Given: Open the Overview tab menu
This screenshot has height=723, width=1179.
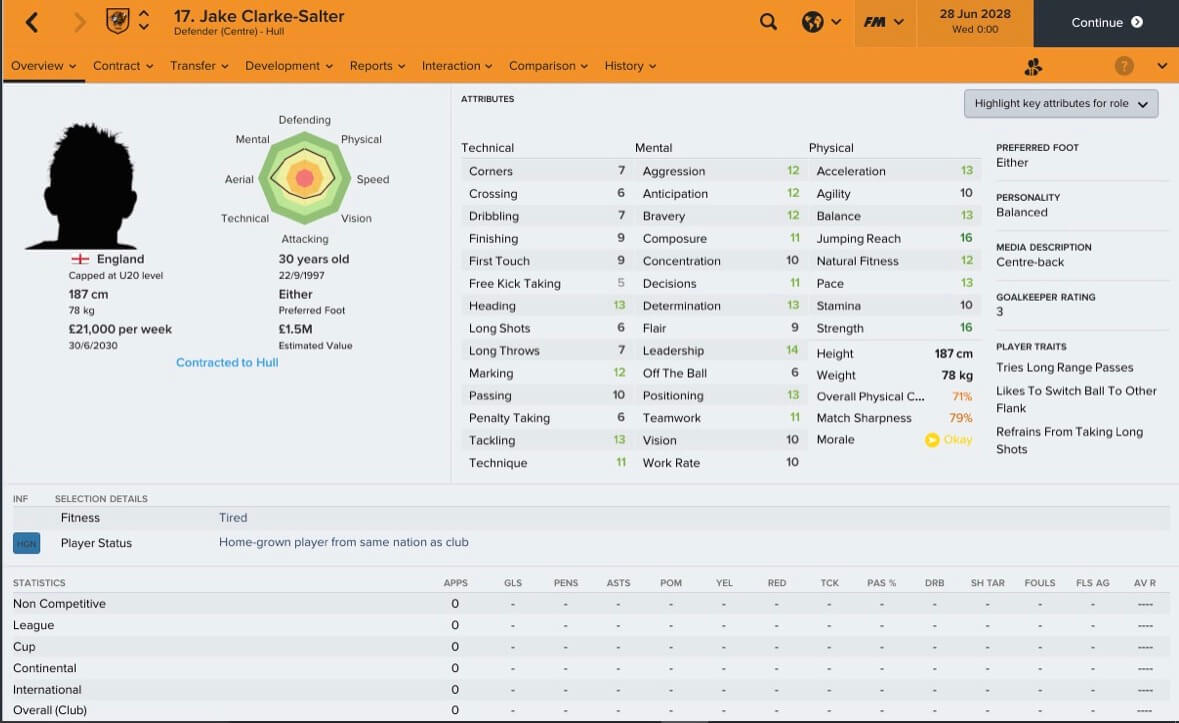Looking at the screenshot, I should tap(44, 66).
